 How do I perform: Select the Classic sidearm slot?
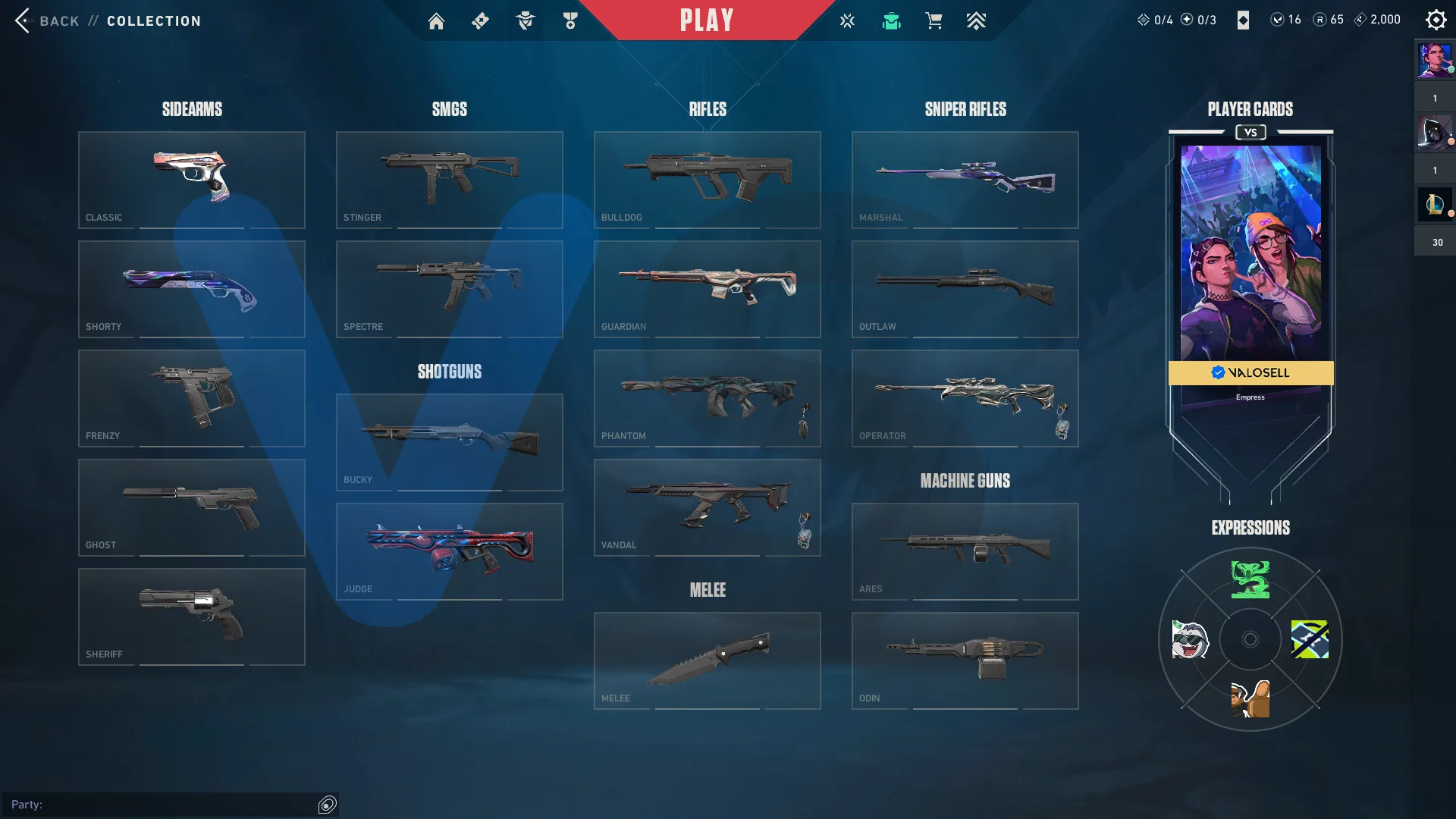pyautogui.click(x=192, y=180)
